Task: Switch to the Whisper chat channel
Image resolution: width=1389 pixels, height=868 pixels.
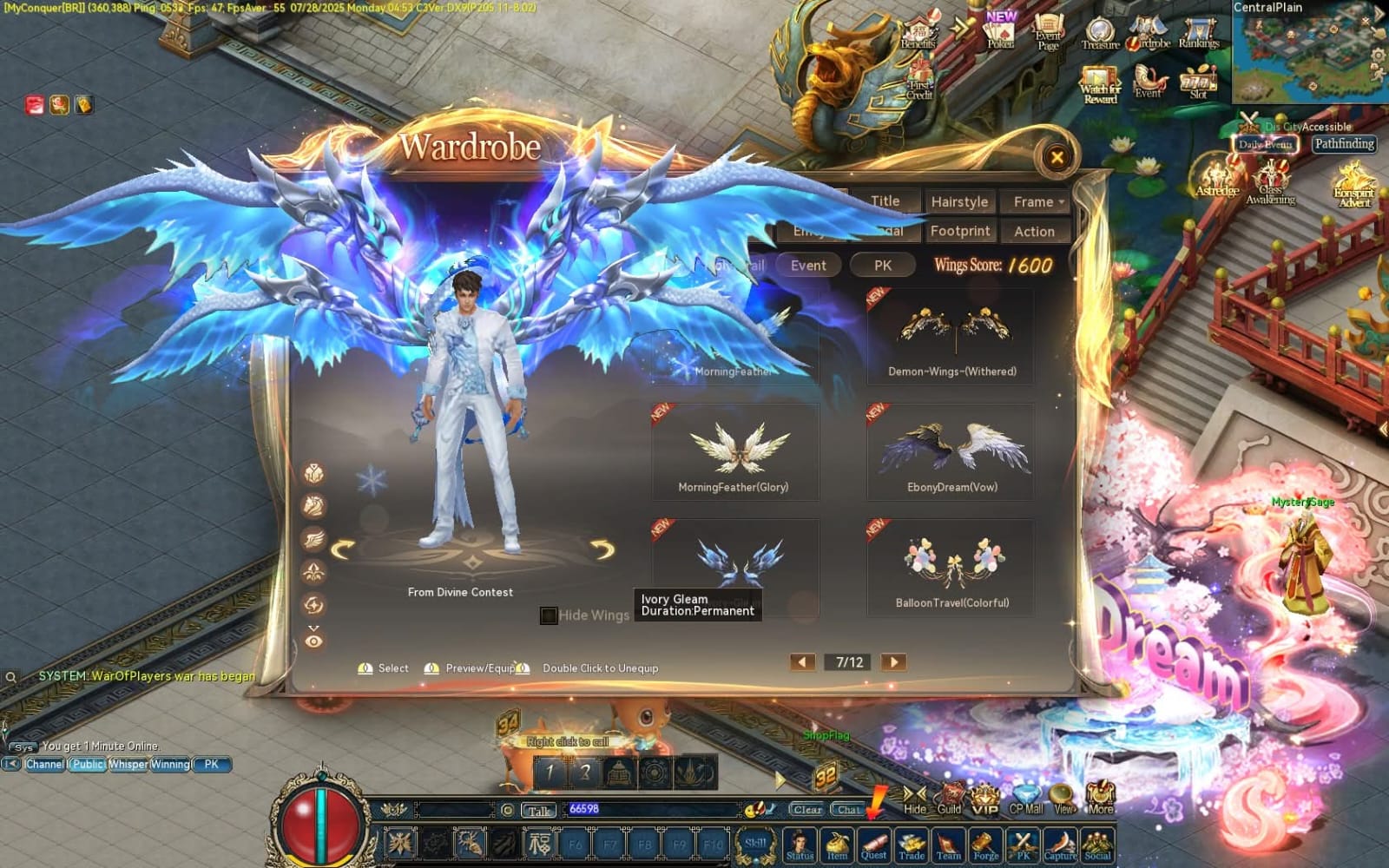Action: 128,765
